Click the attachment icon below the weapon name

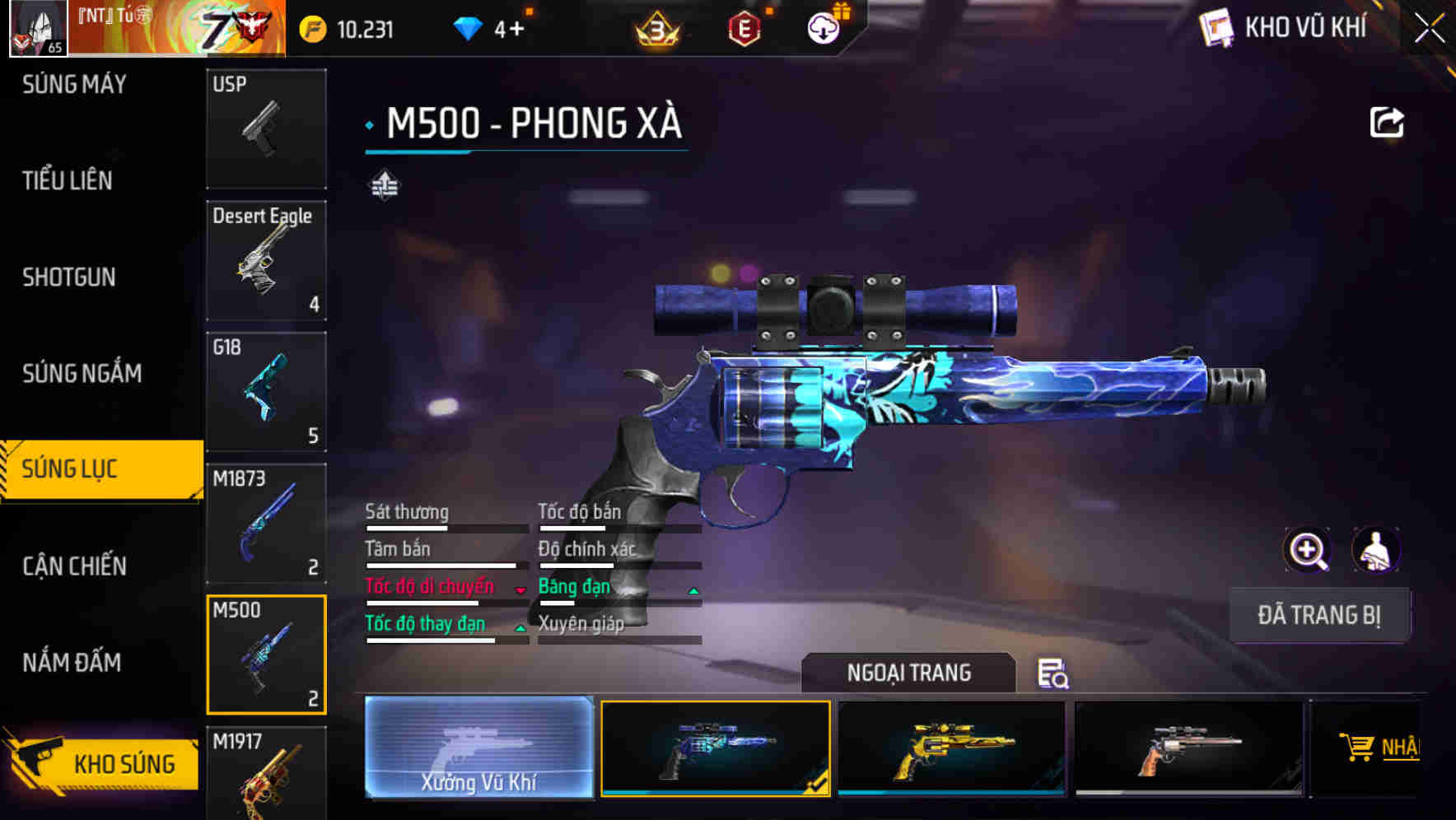click(384, 185)
